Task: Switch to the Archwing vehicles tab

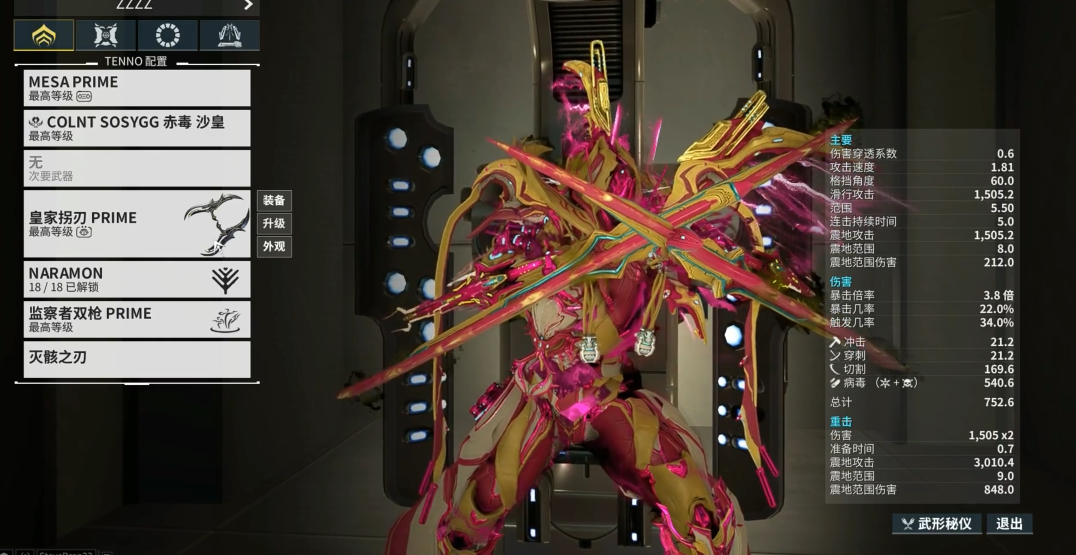Action: (229, 35)
